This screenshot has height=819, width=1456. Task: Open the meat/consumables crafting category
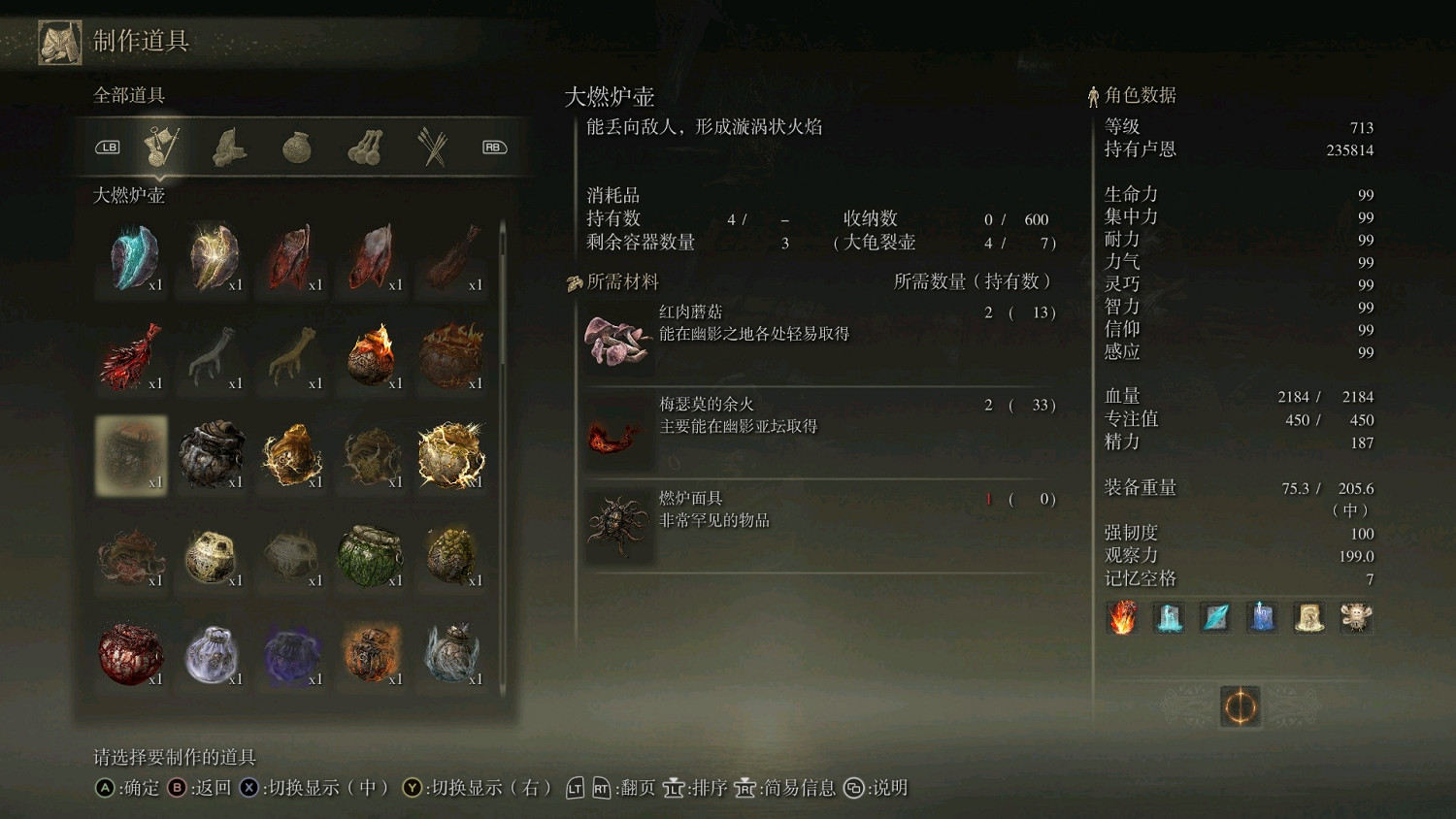(230, 146)
